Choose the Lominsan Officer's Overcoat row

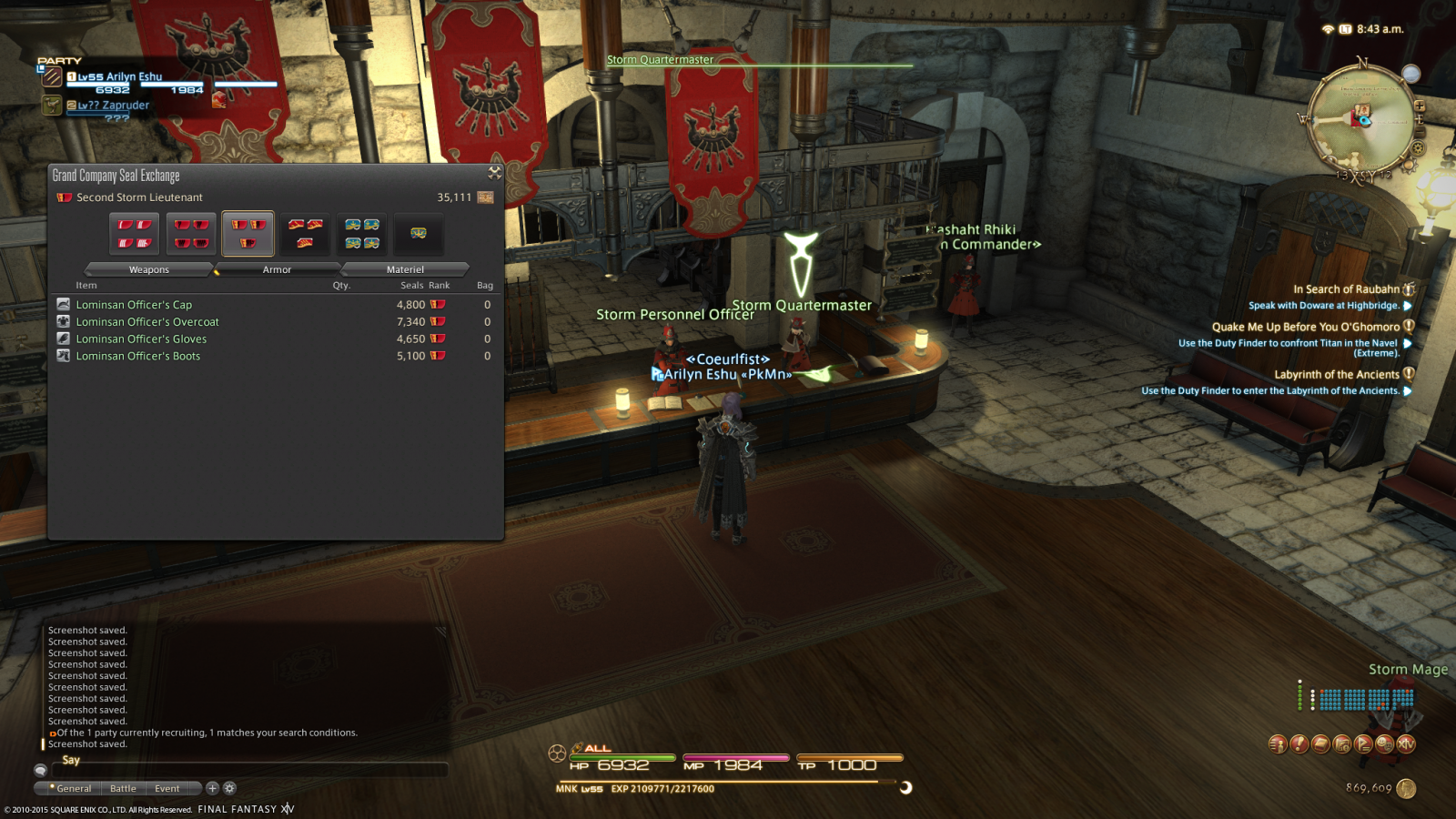click(147, 322)
